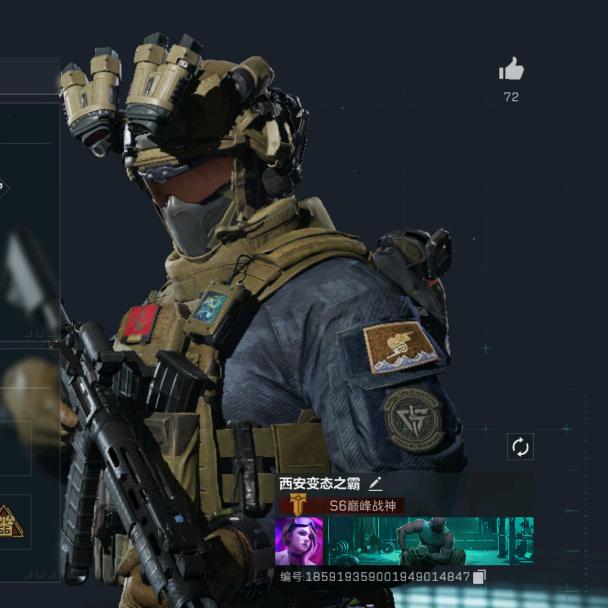
Task: Select the teal gym weightlifter banner
Action: pos(430,541)
